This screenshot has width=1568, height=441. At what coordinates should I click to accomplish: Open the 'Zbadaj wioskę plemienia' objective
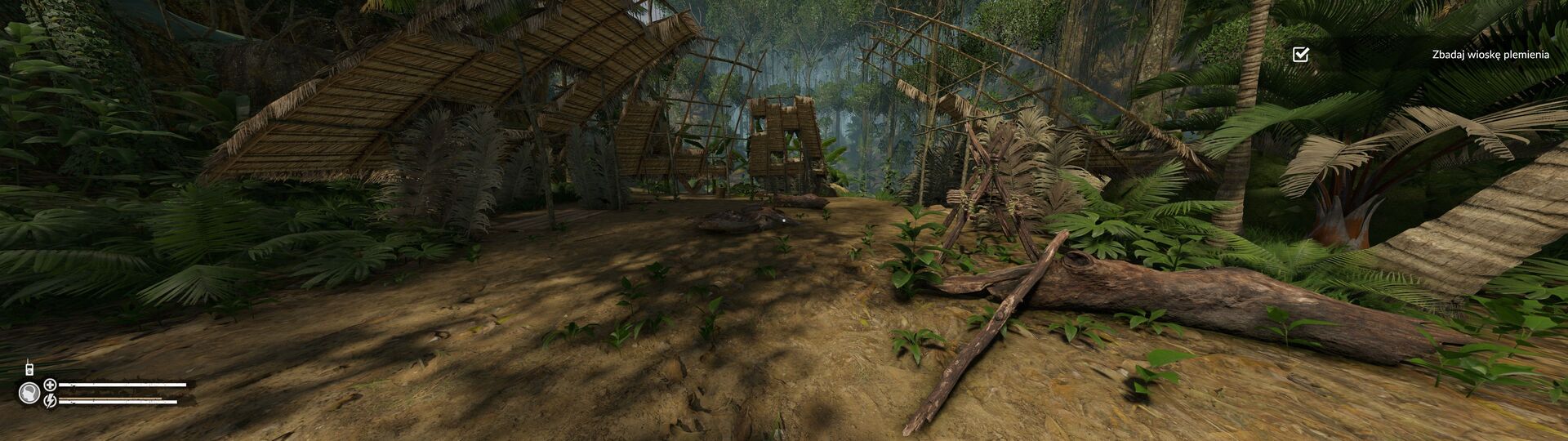point(1490,55)
